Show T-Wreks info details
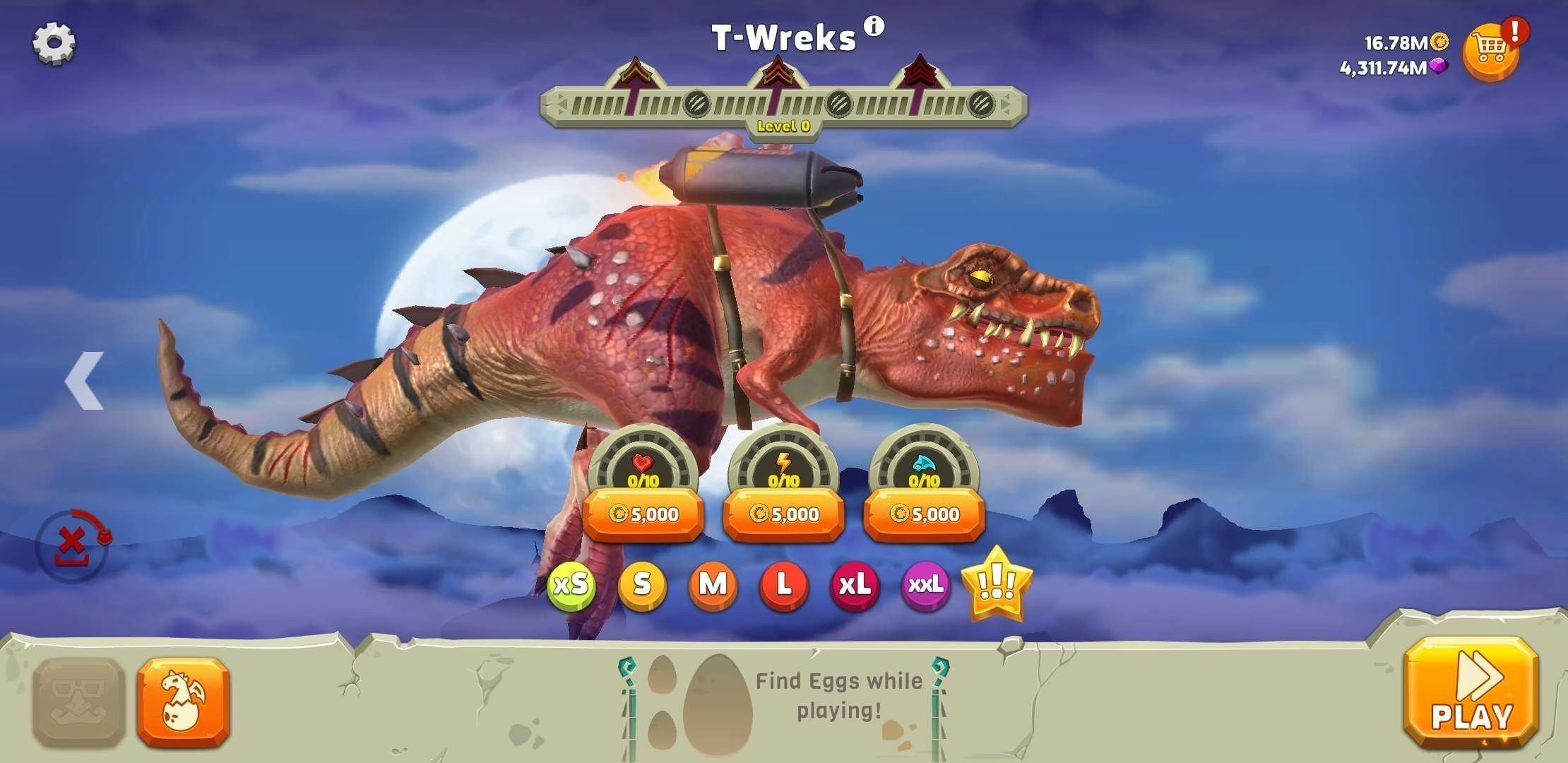The width and height of the screenshot is (1568, 763). pos(874,27)
